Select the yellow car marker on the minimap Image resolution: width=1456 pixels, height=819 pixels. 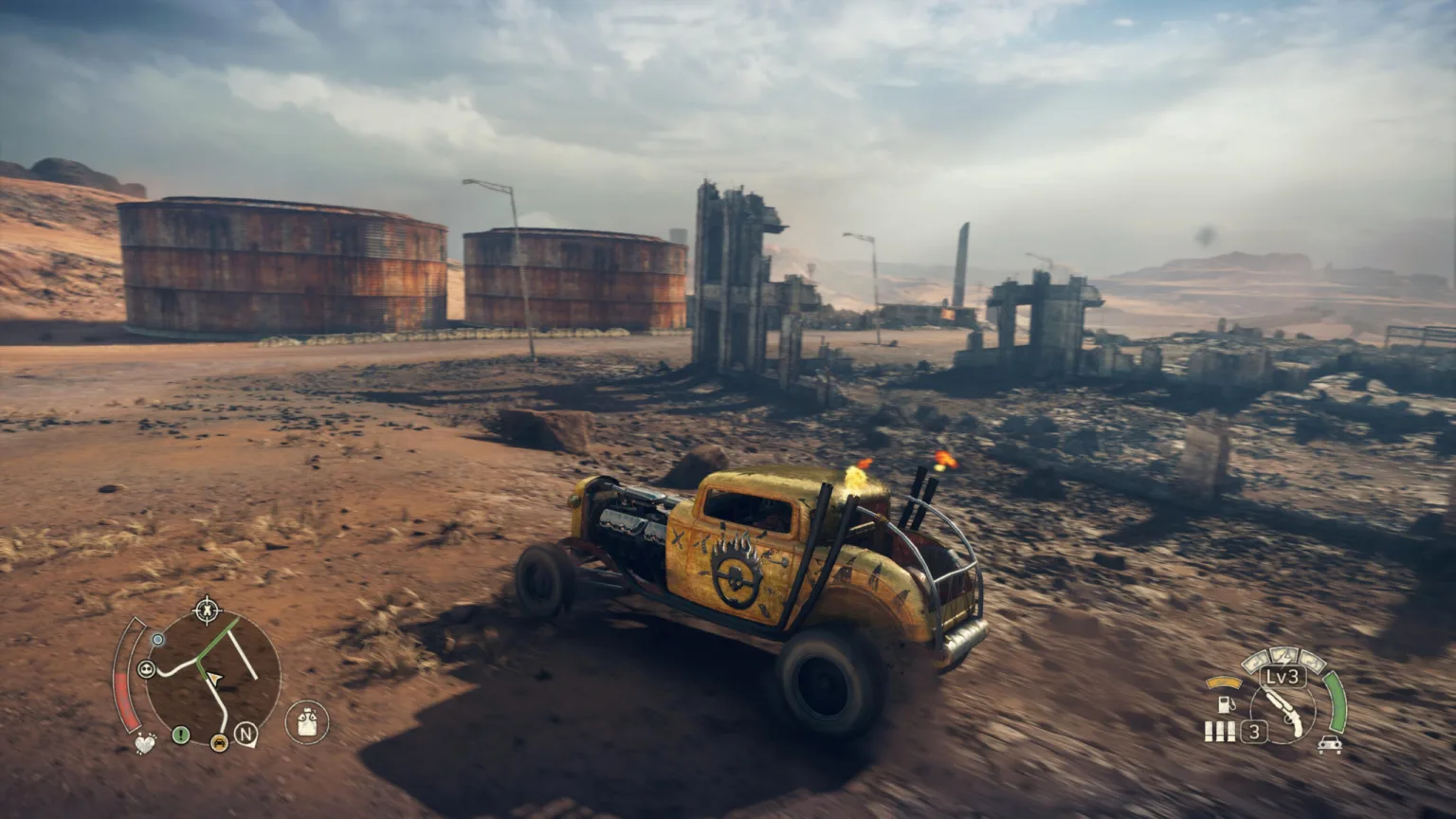pyautogui.click(x=220, y=742)
